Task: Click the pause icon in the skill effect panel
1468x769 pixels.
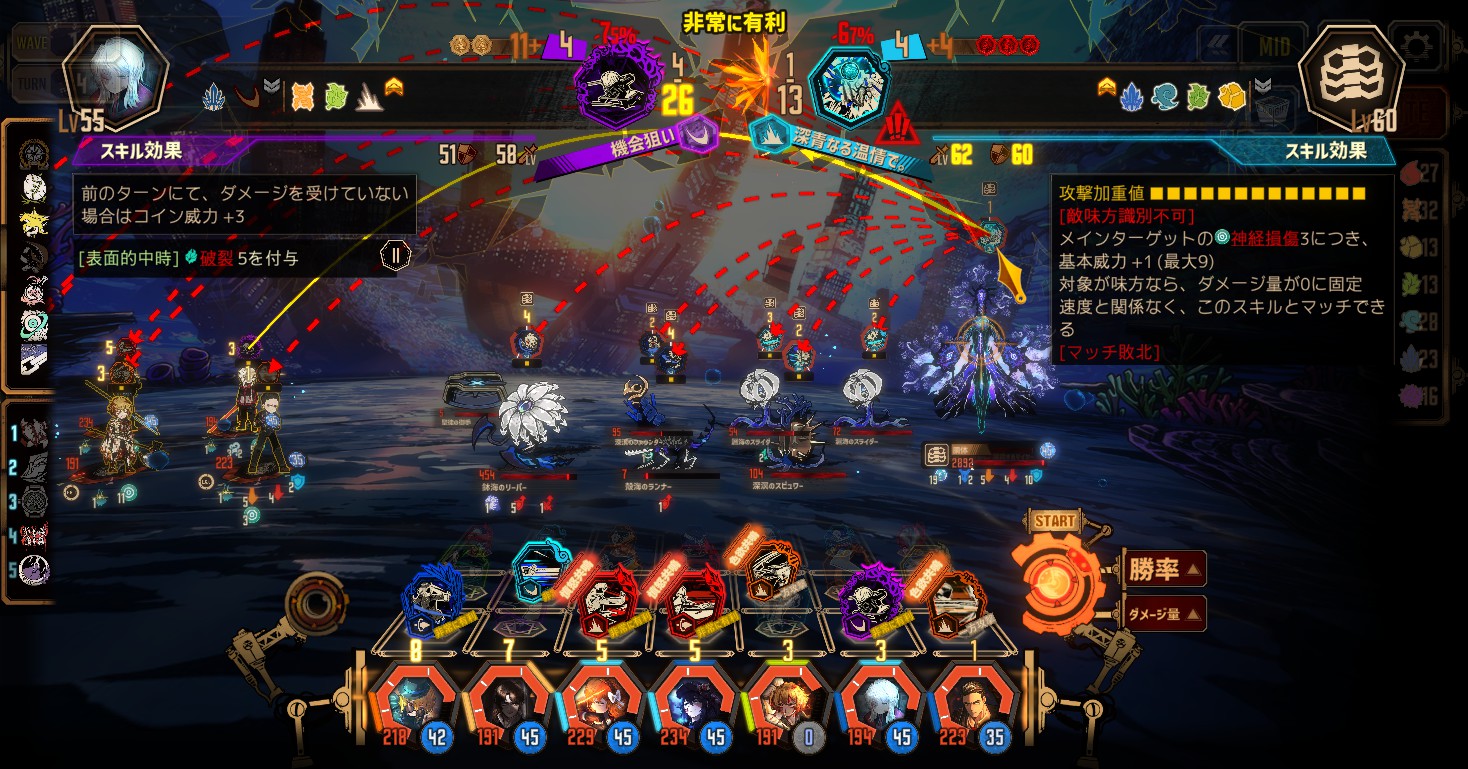Action: pos(395,255)
